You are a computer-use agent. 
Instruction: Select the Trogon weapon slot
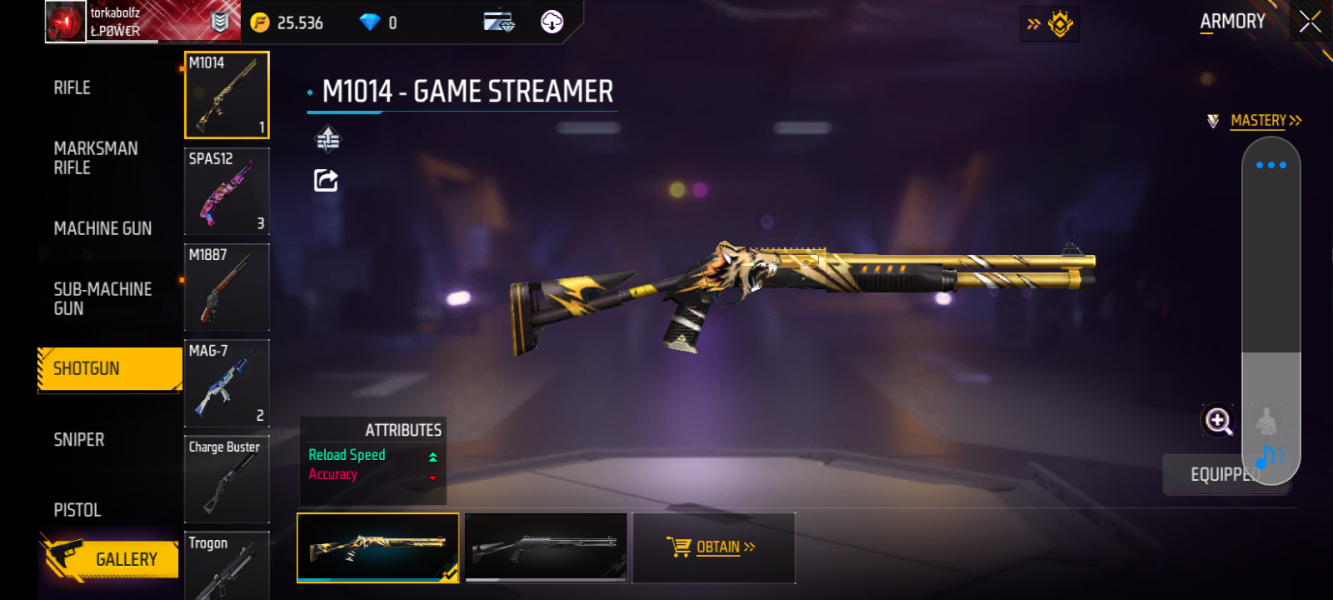pos(227,566)
